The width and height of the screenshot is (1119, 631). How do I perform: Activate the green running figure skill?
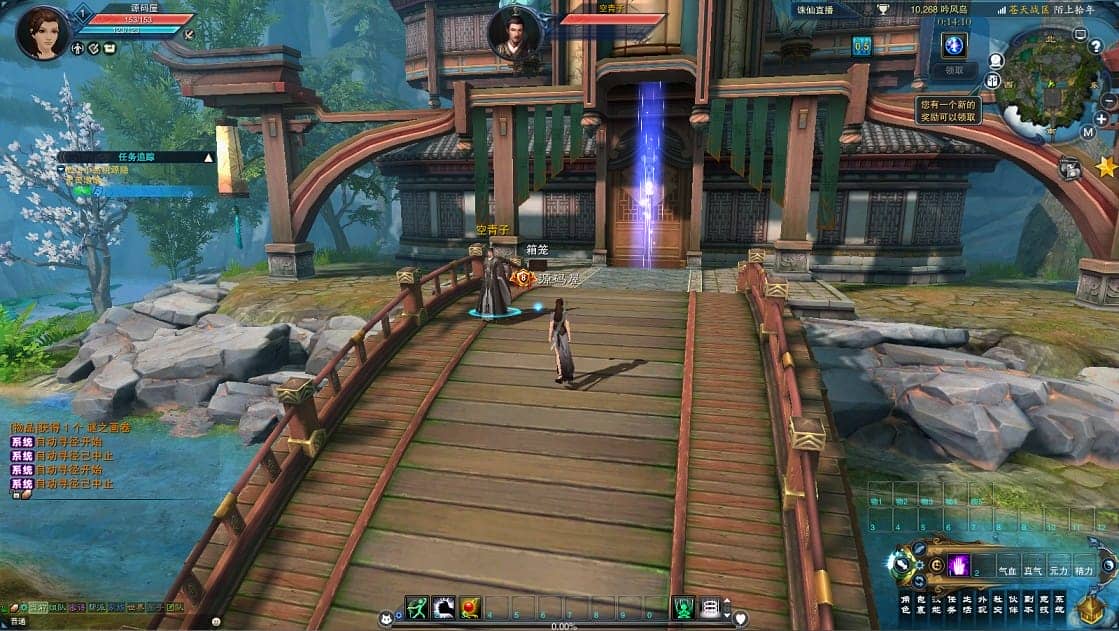point(417,607)
